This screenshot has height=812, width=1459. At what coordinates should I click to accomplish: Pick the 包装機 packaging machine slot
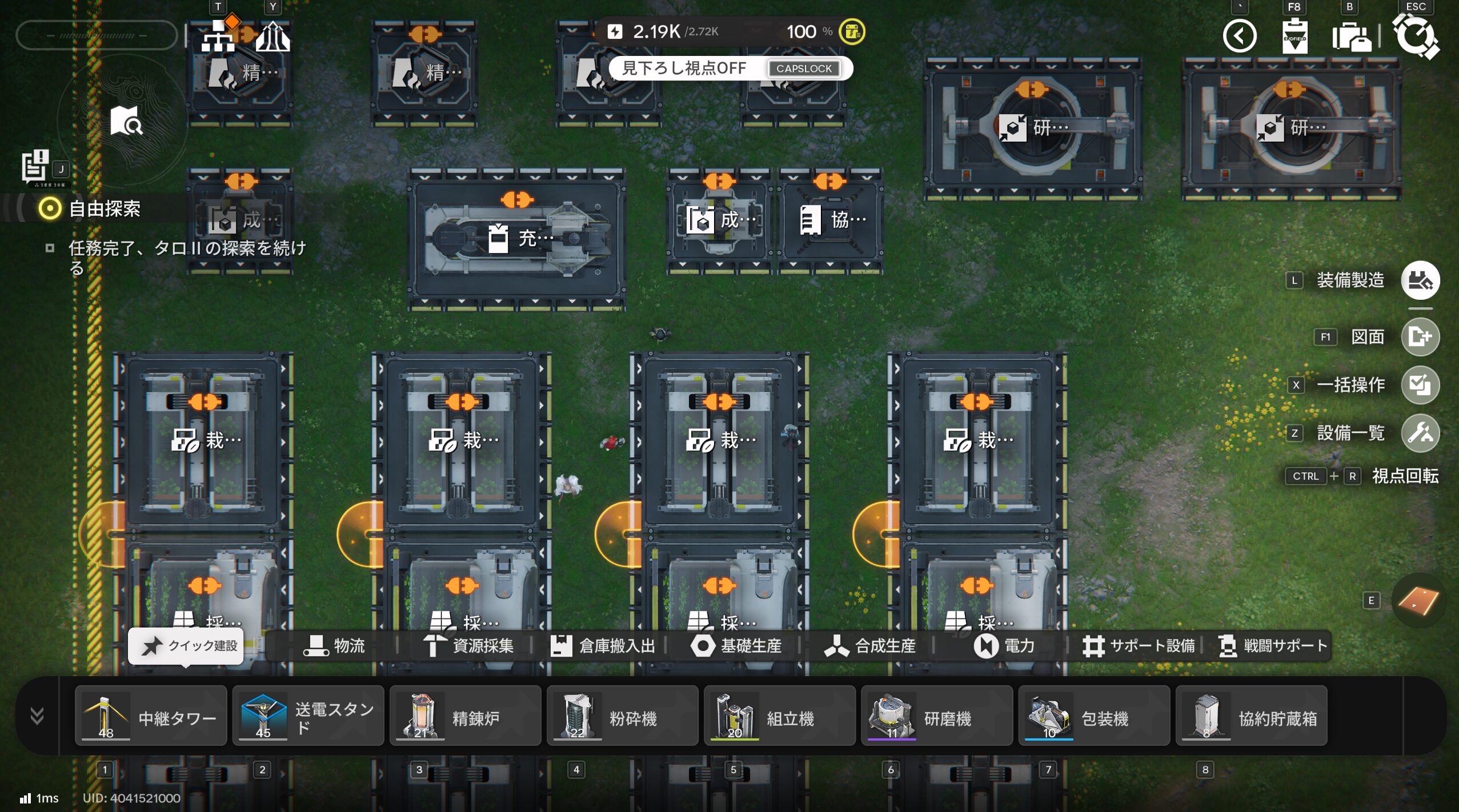[1093, 716]
